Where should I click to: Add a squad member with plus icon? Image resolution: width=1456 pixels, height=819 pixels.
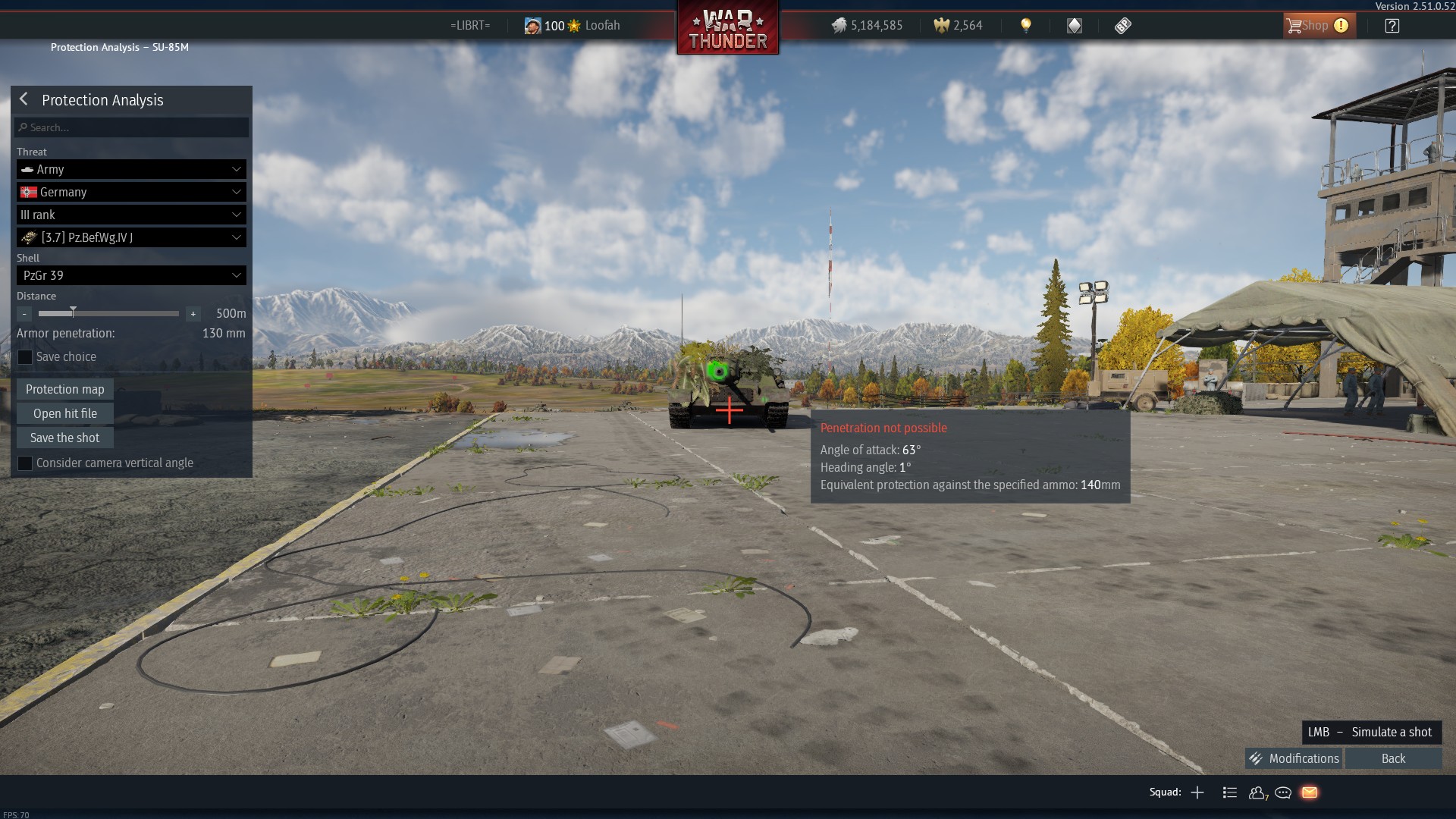click(1197, 792)
